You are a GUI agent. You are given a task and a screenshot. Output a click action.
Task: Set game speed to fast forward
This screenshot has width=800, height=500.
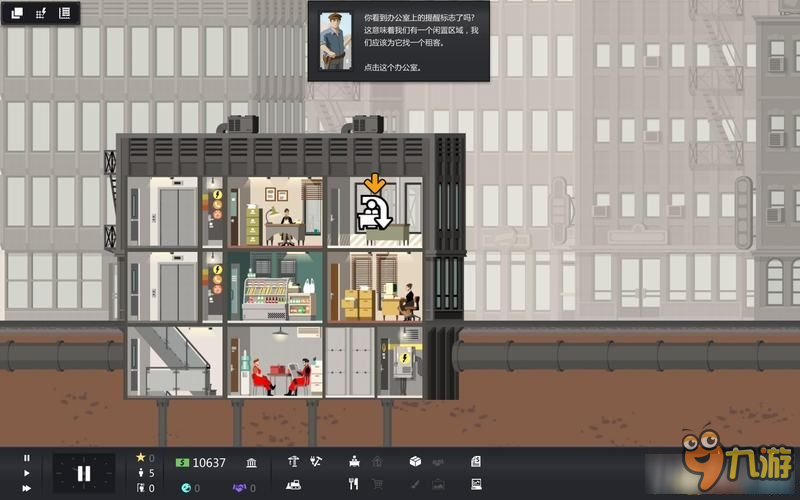coord(27,487)
